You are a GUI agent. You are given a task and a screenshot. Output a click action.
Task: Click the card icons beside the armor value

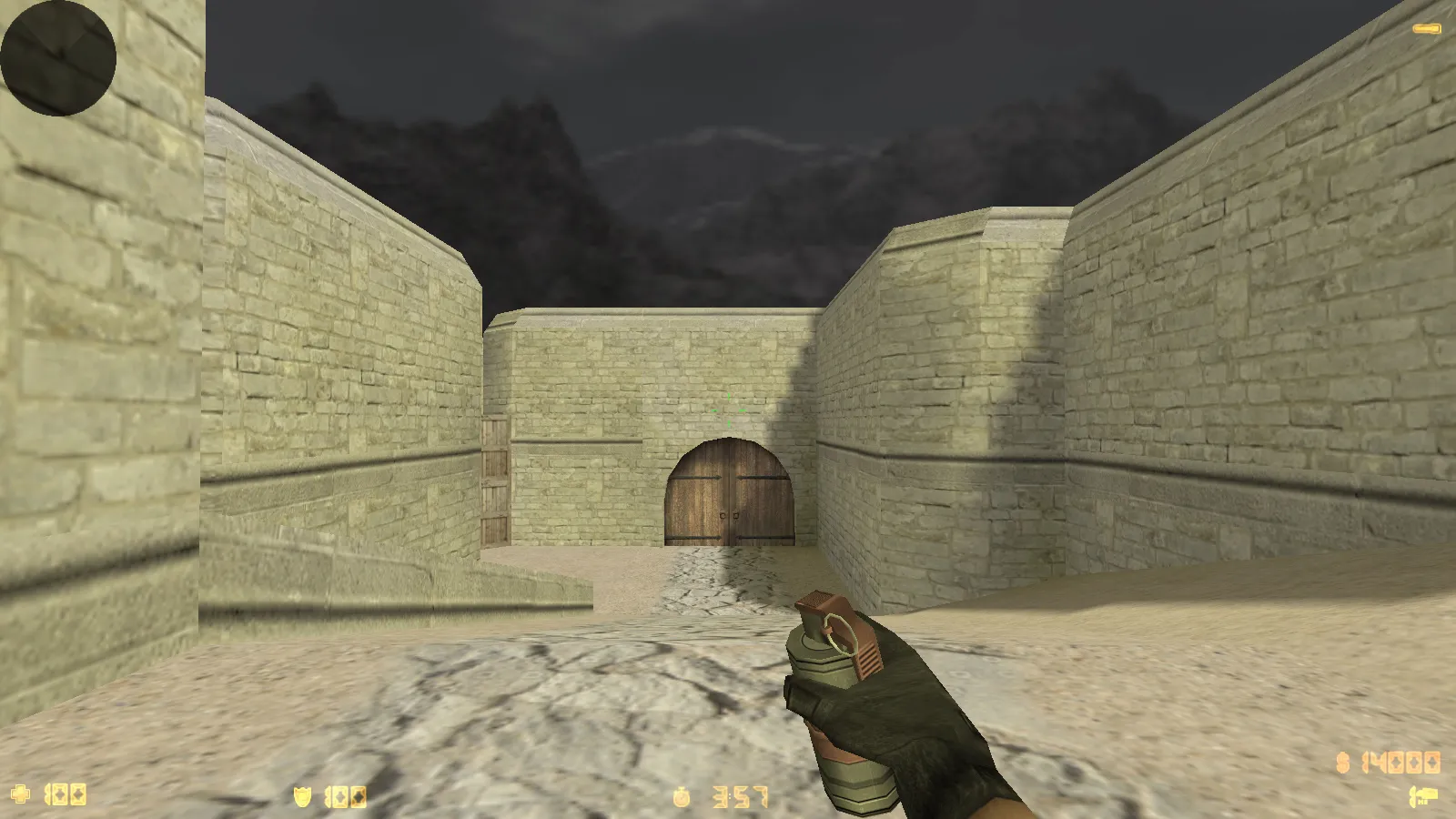click(350, 796)
